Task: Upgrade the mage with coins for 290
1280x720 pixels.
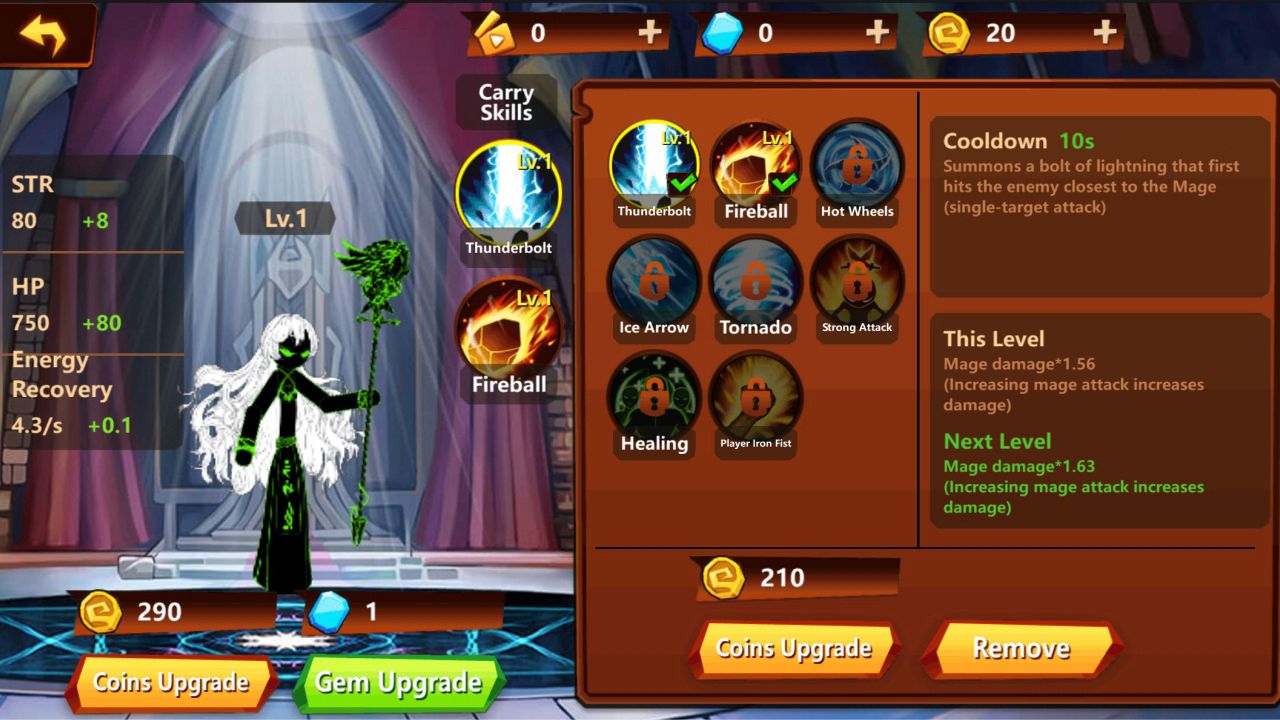Action: coord(171,683)
